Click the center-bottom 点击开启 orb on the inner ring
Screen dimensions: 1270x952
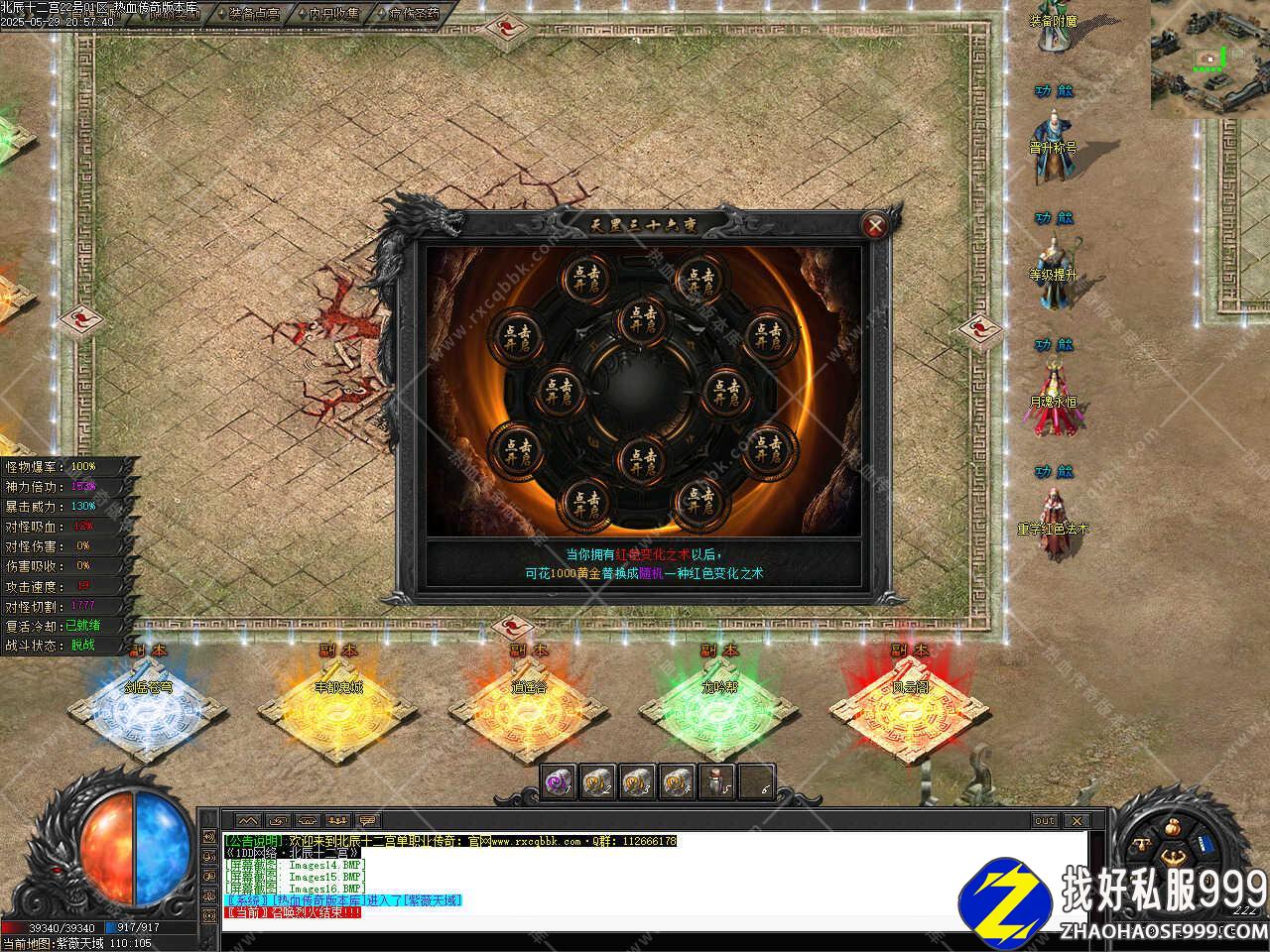[638, 459]
